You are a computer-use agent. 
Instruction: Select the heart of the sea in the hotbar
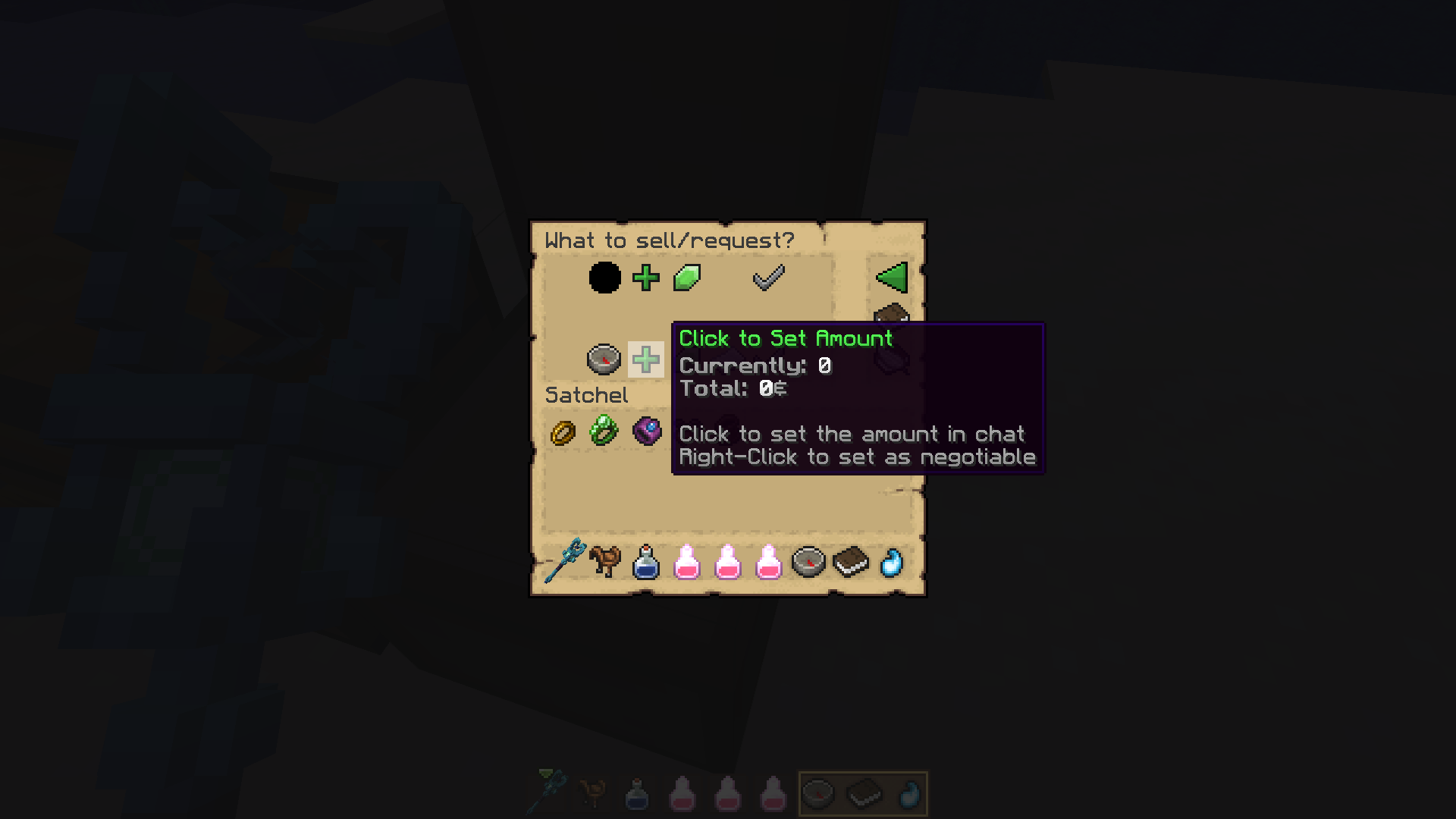(x=893, y=561)
